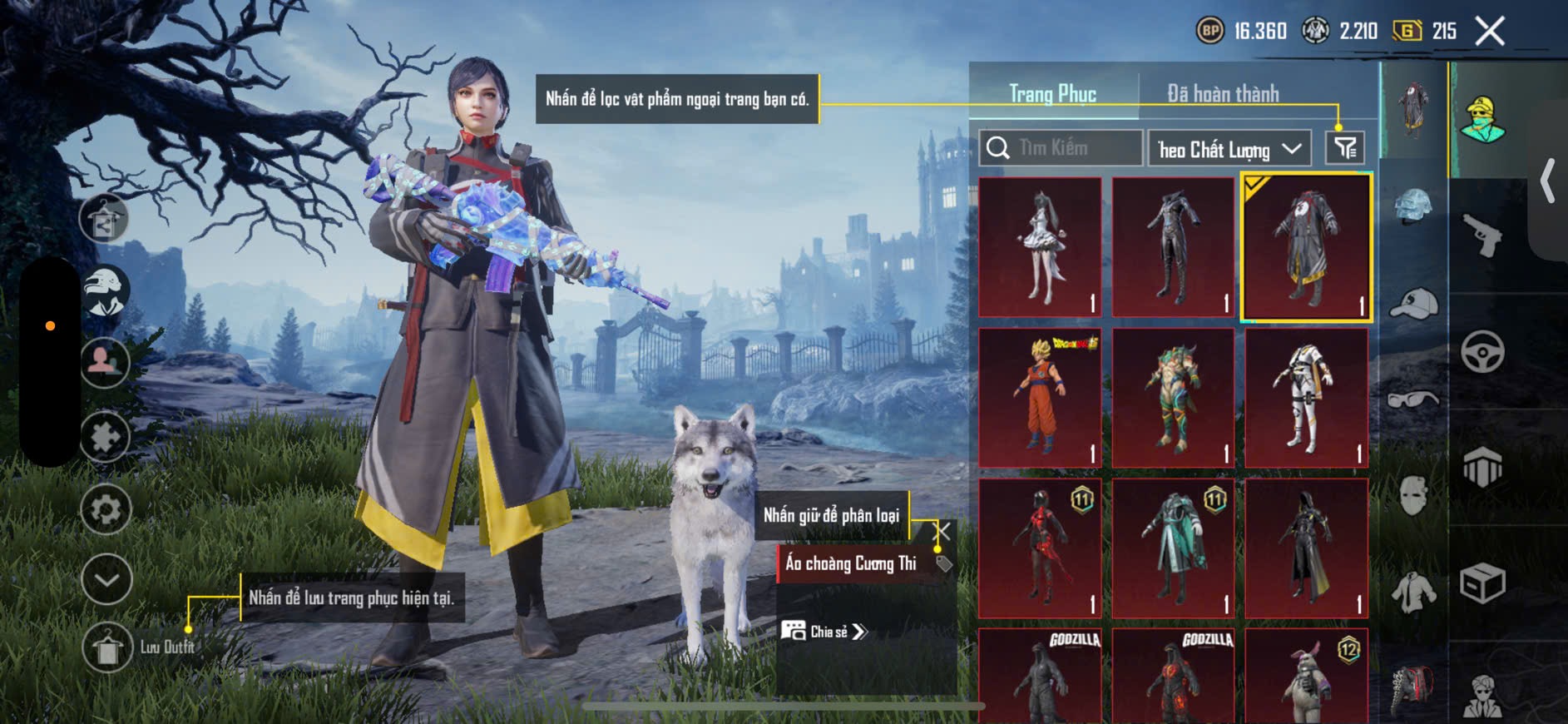This screenshot has height=724, width=1568.
Task: Pick the white and gold armor suit
Action: 1306,398
